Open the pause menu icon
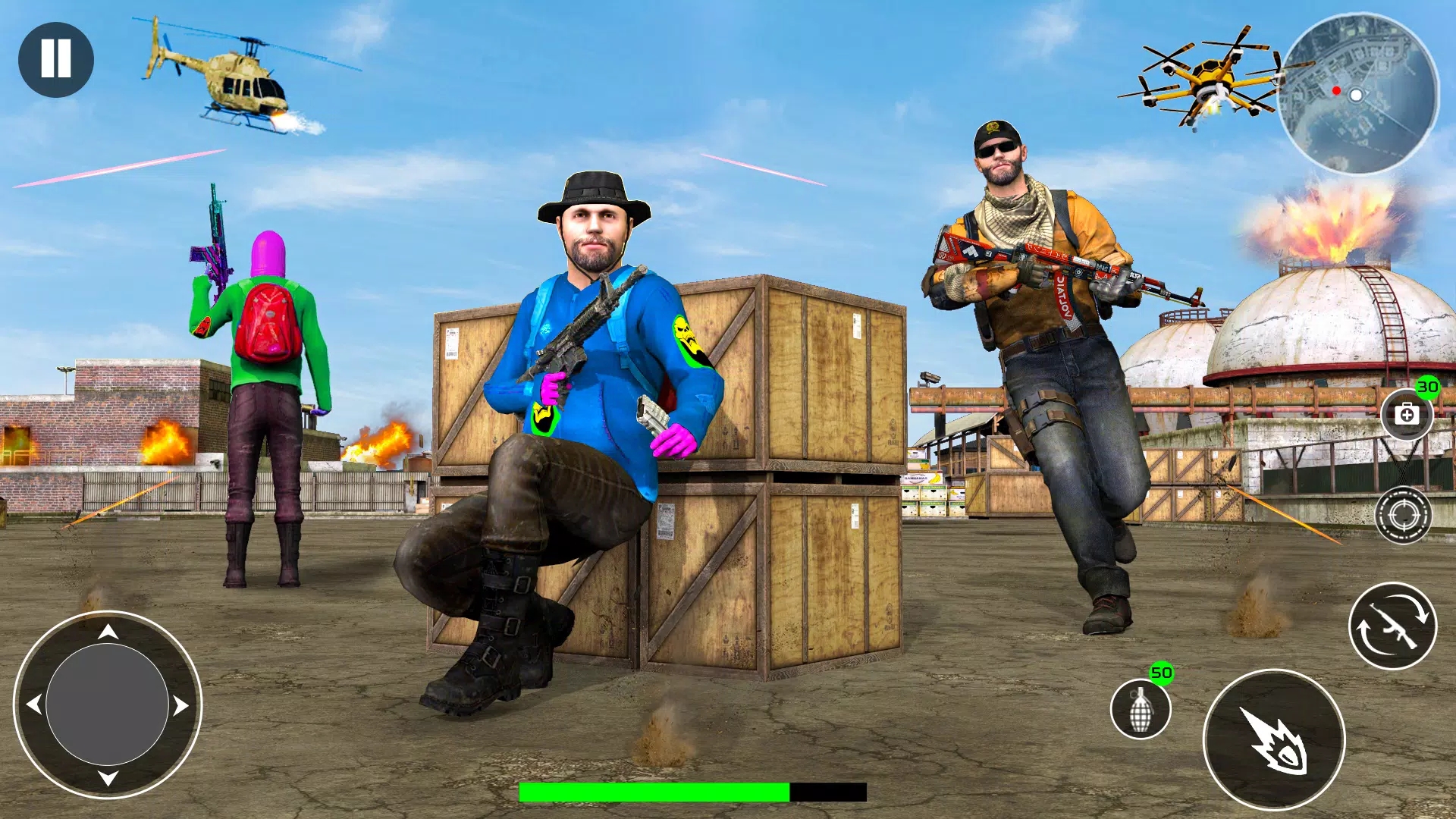 tap(56, 59)
